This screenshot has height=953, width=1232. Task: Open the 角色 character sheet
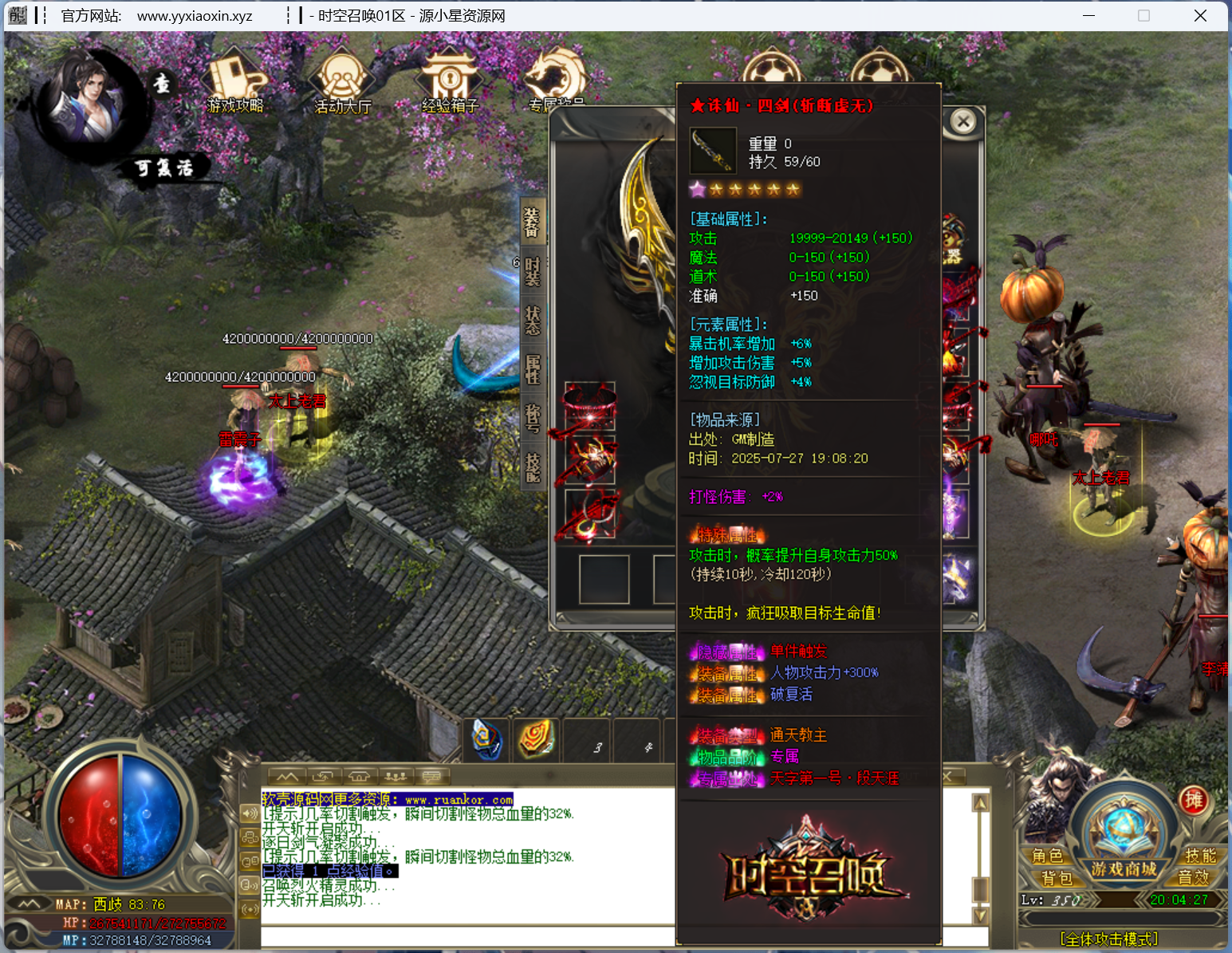tap(1047, 856)
